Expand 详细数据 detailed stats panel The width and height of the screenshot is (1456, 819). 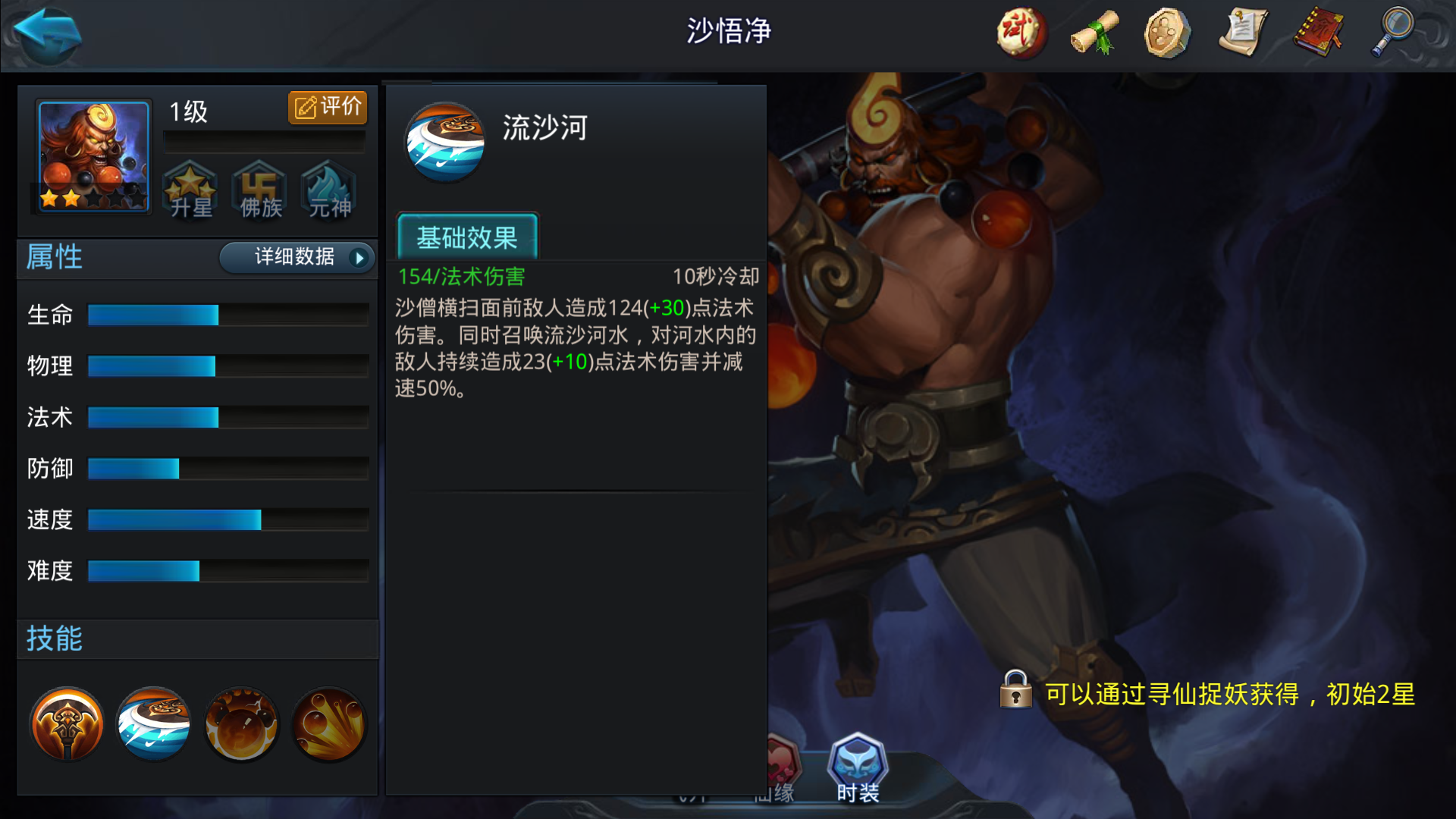[296, 258]
